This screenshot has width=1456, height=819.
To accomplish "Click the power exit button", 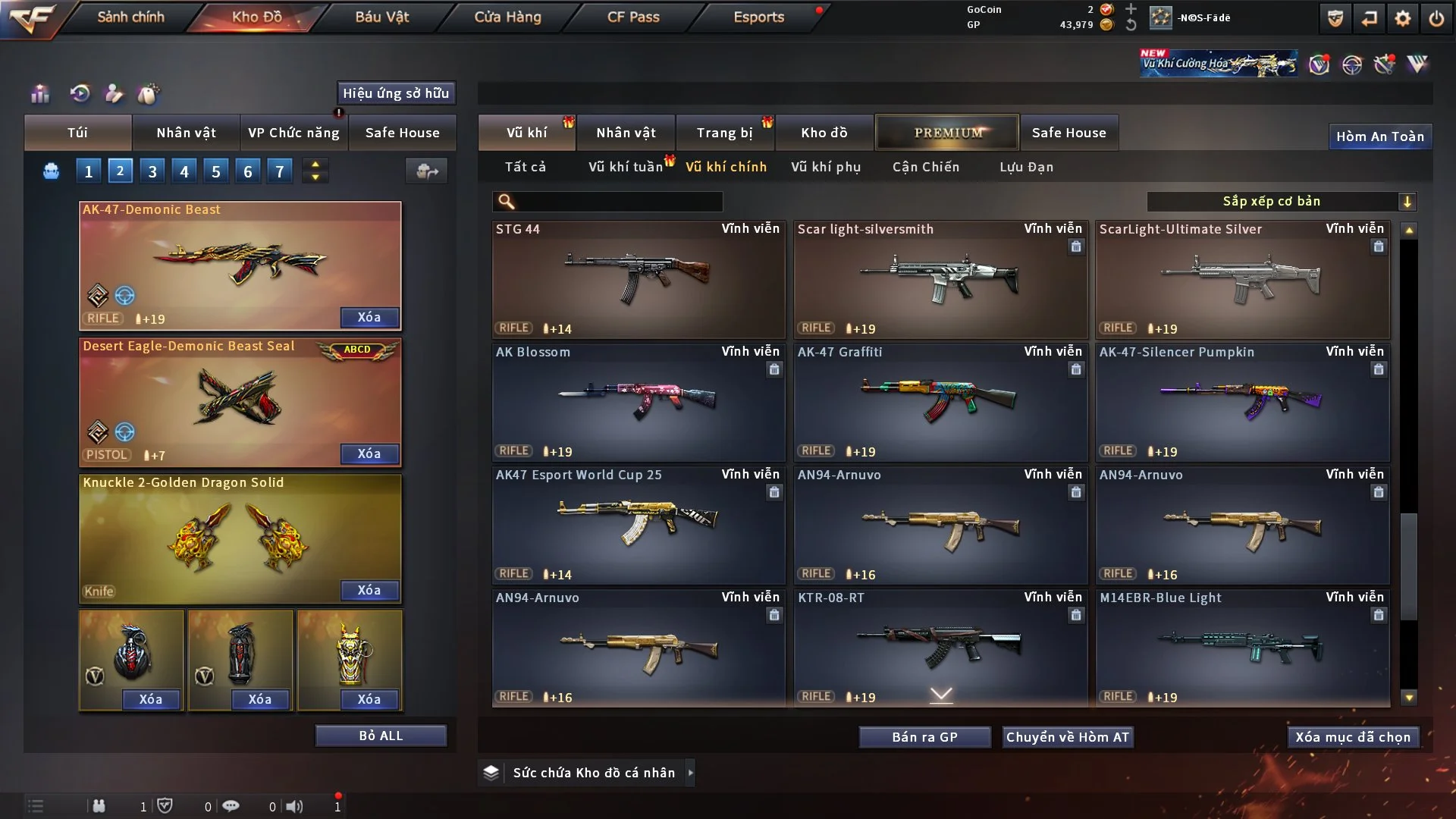I will pyautogui.click(x=1436, y=18).
